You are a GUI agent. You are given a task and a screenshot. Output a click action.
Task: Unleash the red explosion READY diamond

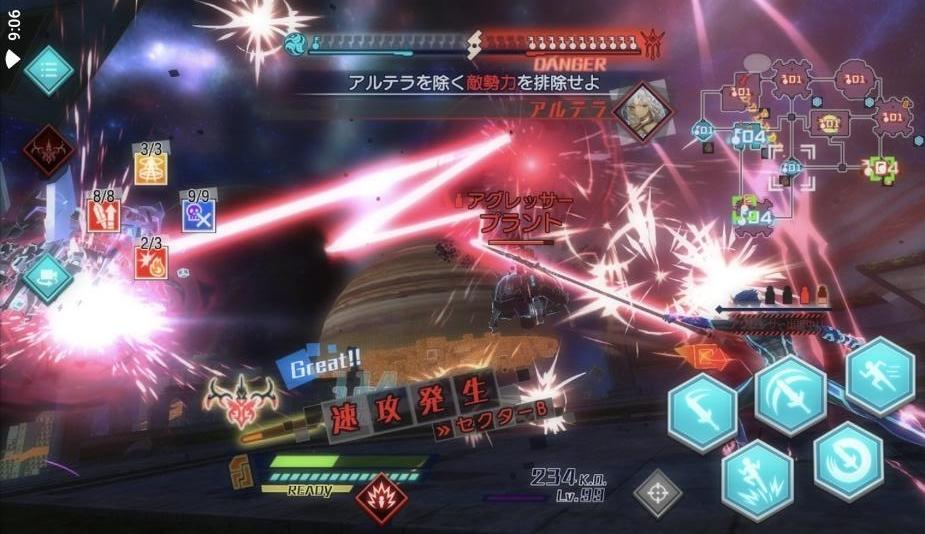[381, 498]
